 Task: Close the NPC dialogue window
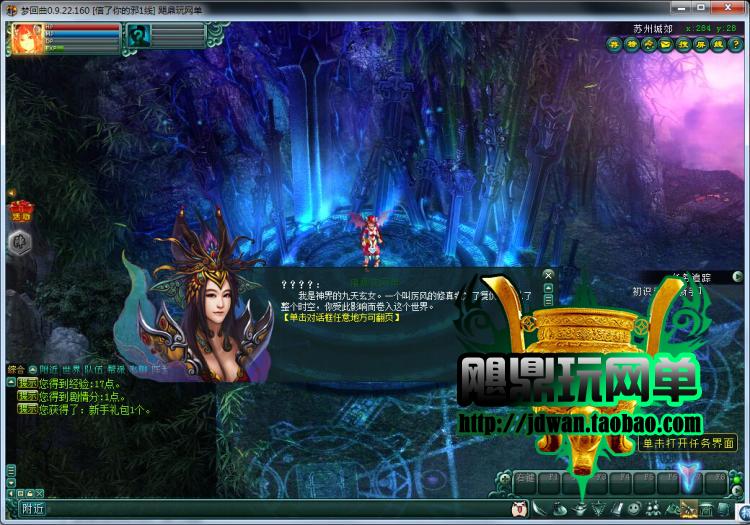[548, 273]
